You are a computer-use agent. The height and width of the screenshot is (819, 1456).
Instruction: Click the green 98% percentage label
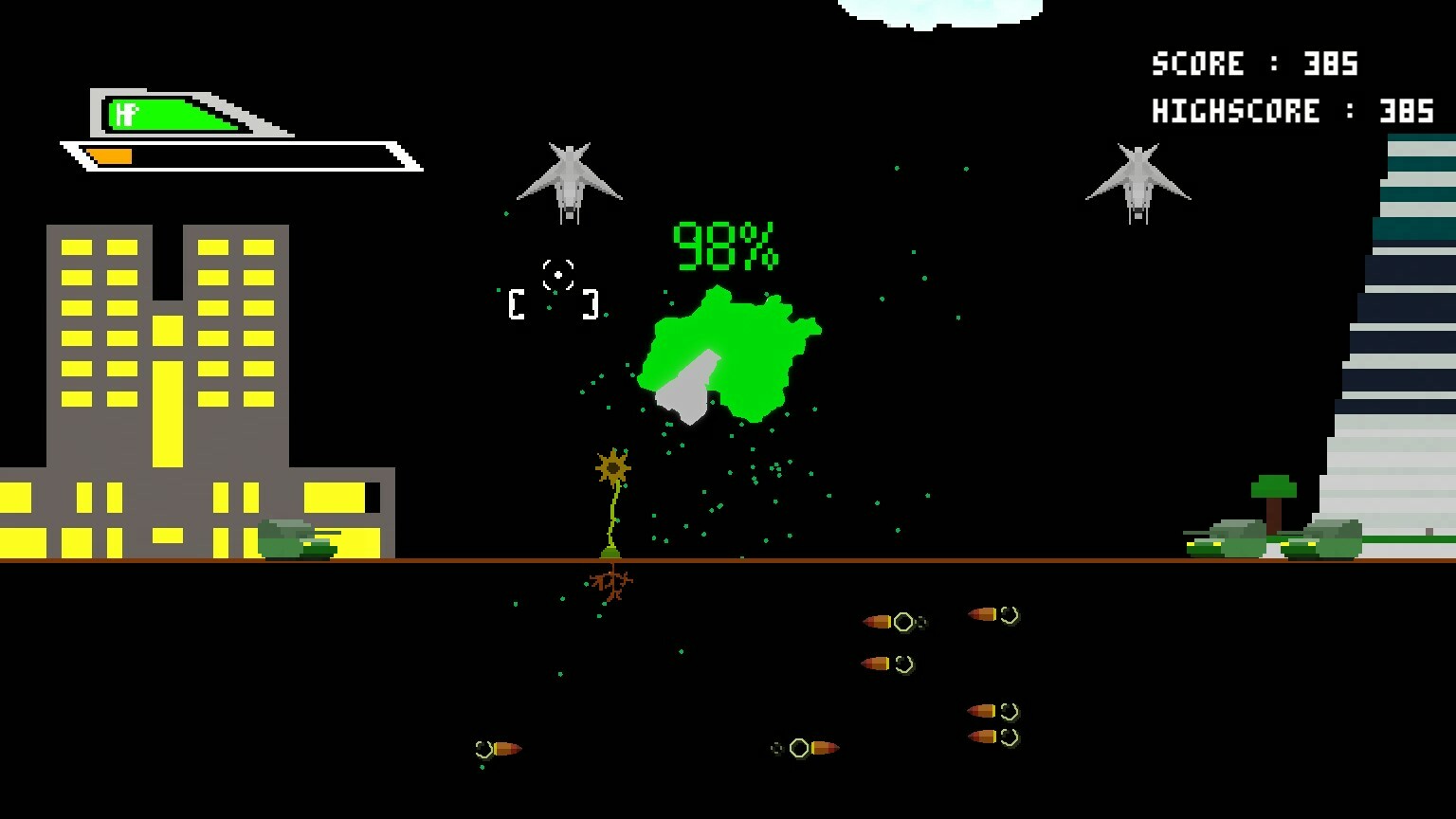pos(723,245)
